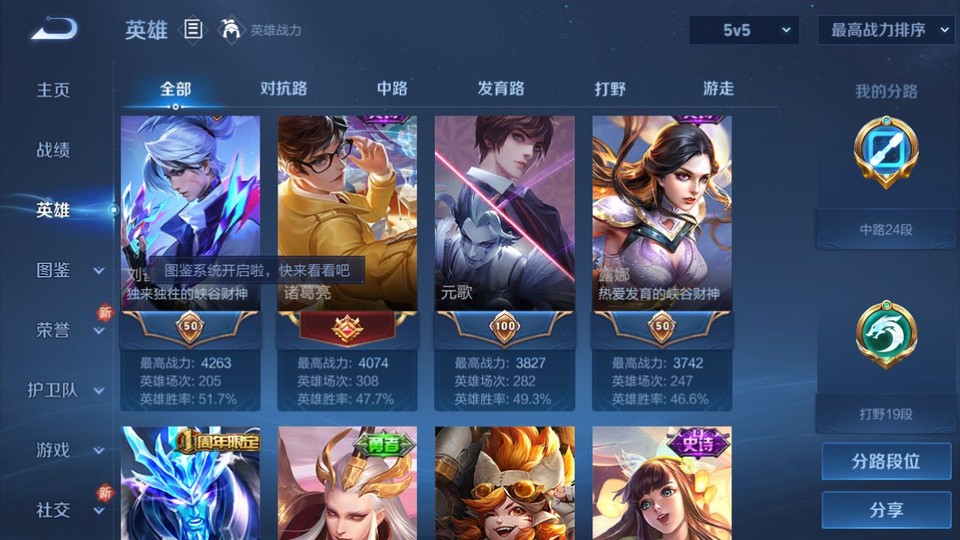The width and height of the screenshot is (960, 540).
Task: Open the 战绩 sidebar menu
Action: click(x=53, y=150)
